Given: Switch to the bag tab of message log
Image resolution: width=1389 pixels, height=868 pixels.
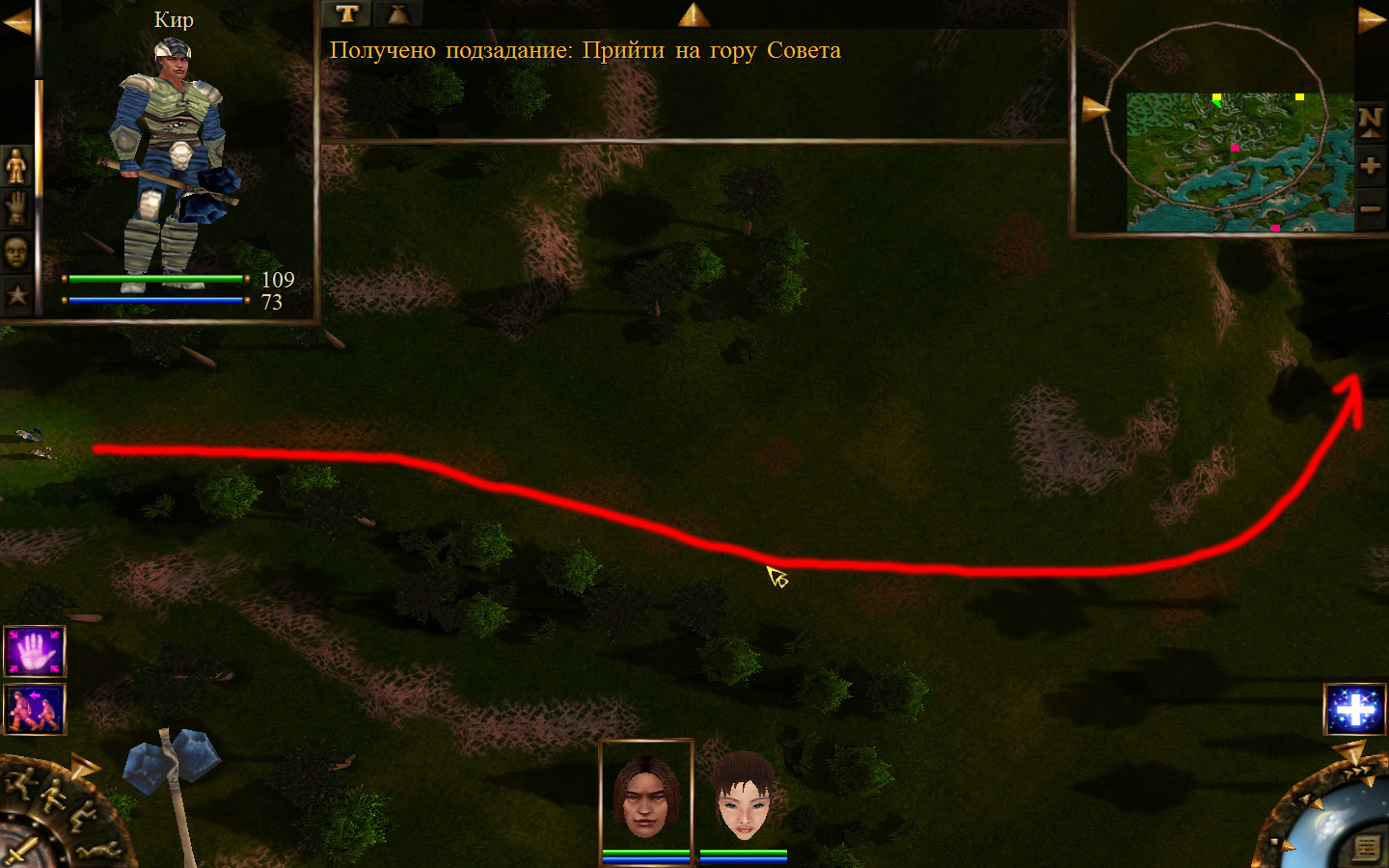Looking at the screenshot, I should [x=397, y=14].
